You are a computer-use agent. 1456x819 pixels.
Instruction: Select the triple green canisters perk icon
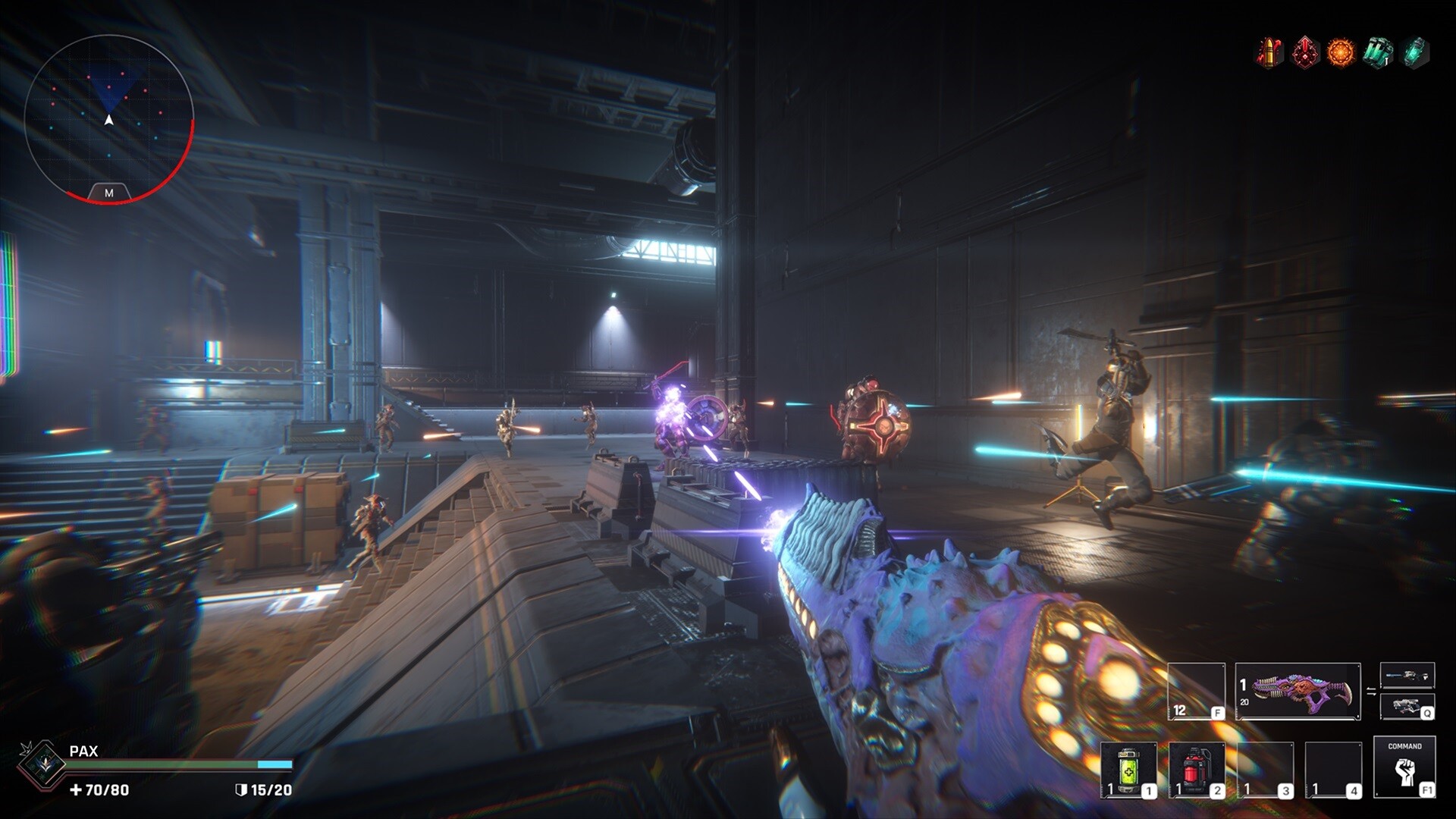1377,53
